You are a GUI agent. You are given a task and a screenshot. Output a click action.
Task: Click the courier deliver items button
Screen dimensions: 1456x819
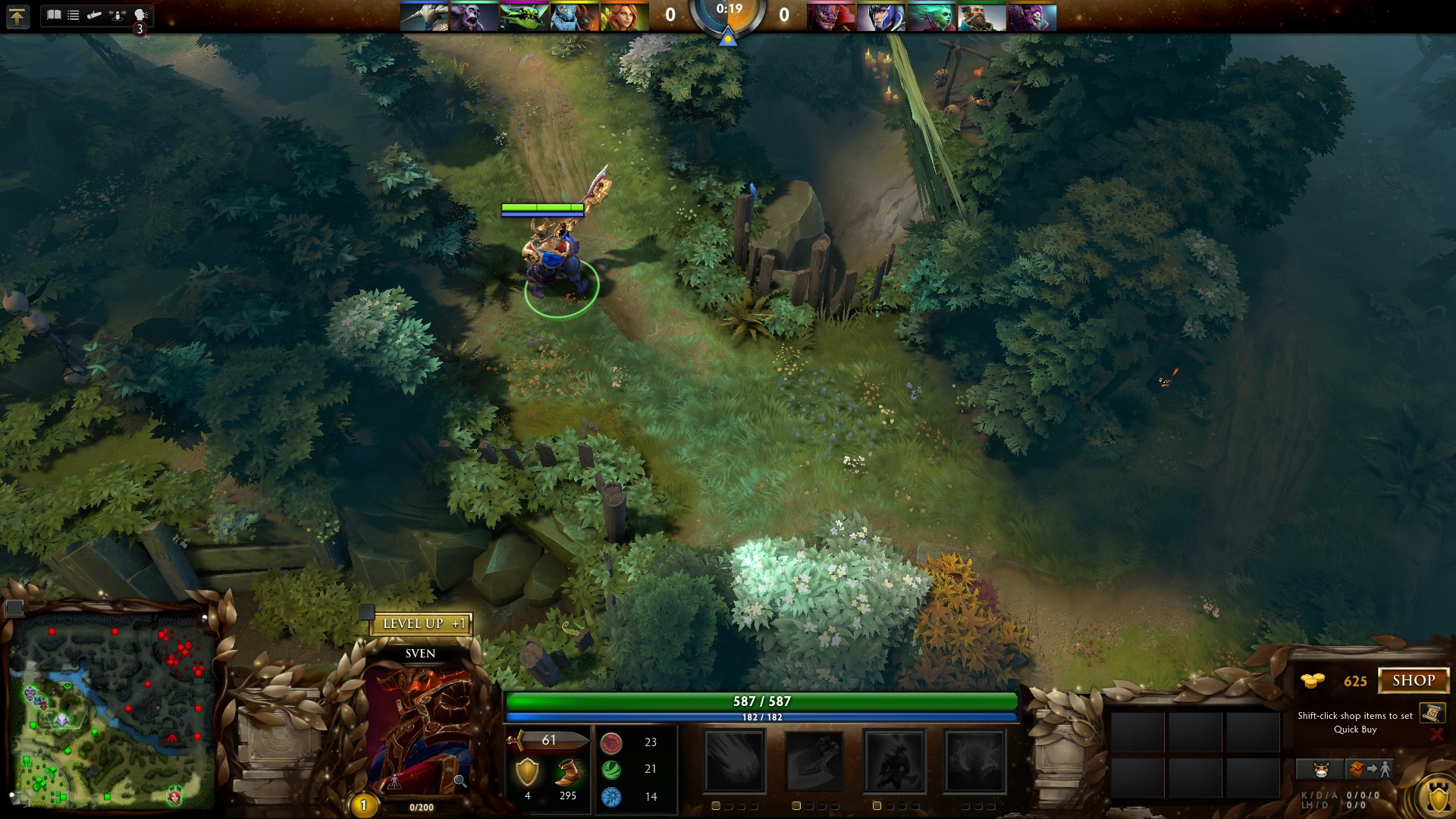coord(1370,770)
